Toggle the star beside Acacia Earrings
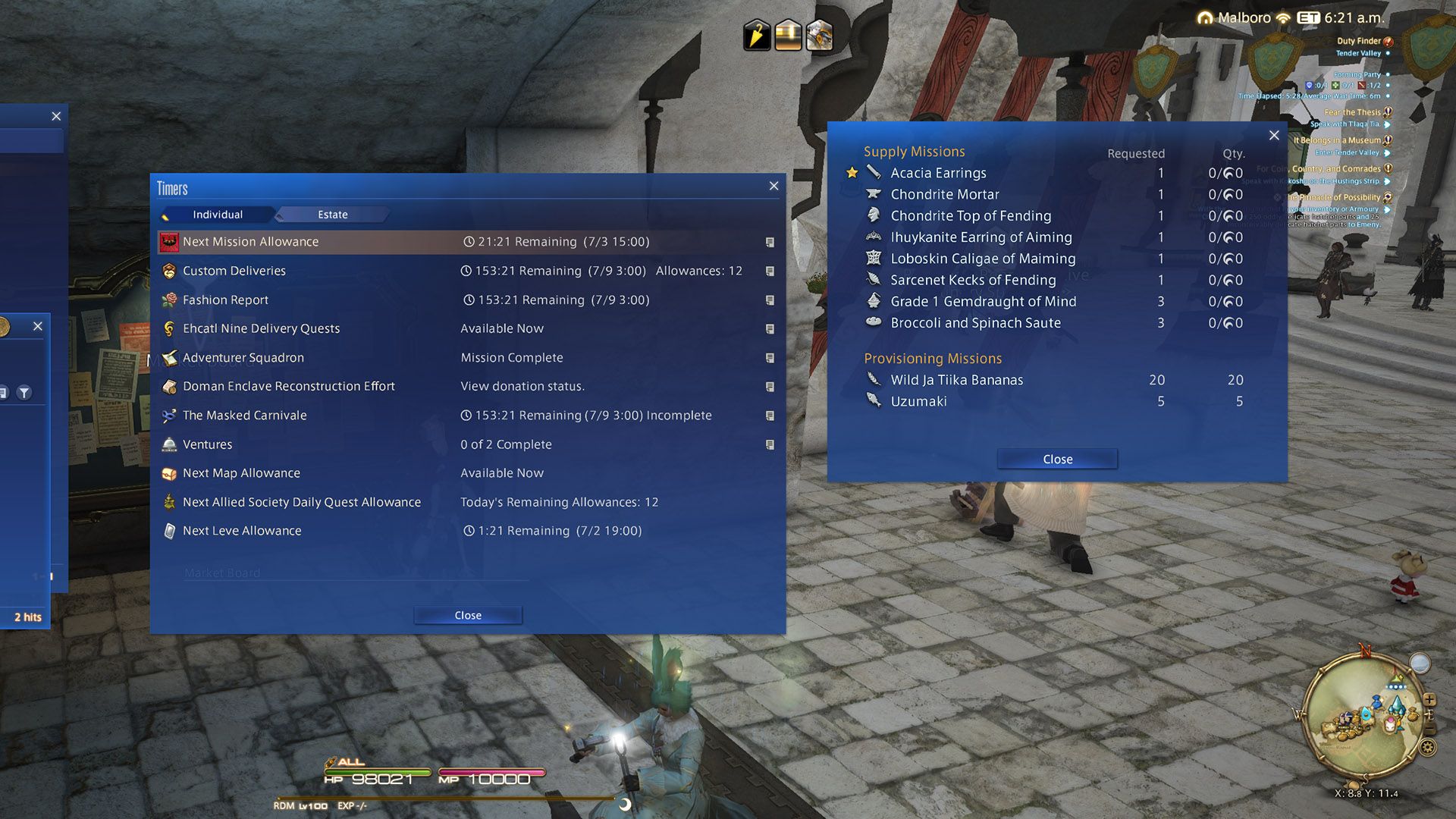Screen dimensions: 1456x819 pyautogui.click(x=852, y=172)
